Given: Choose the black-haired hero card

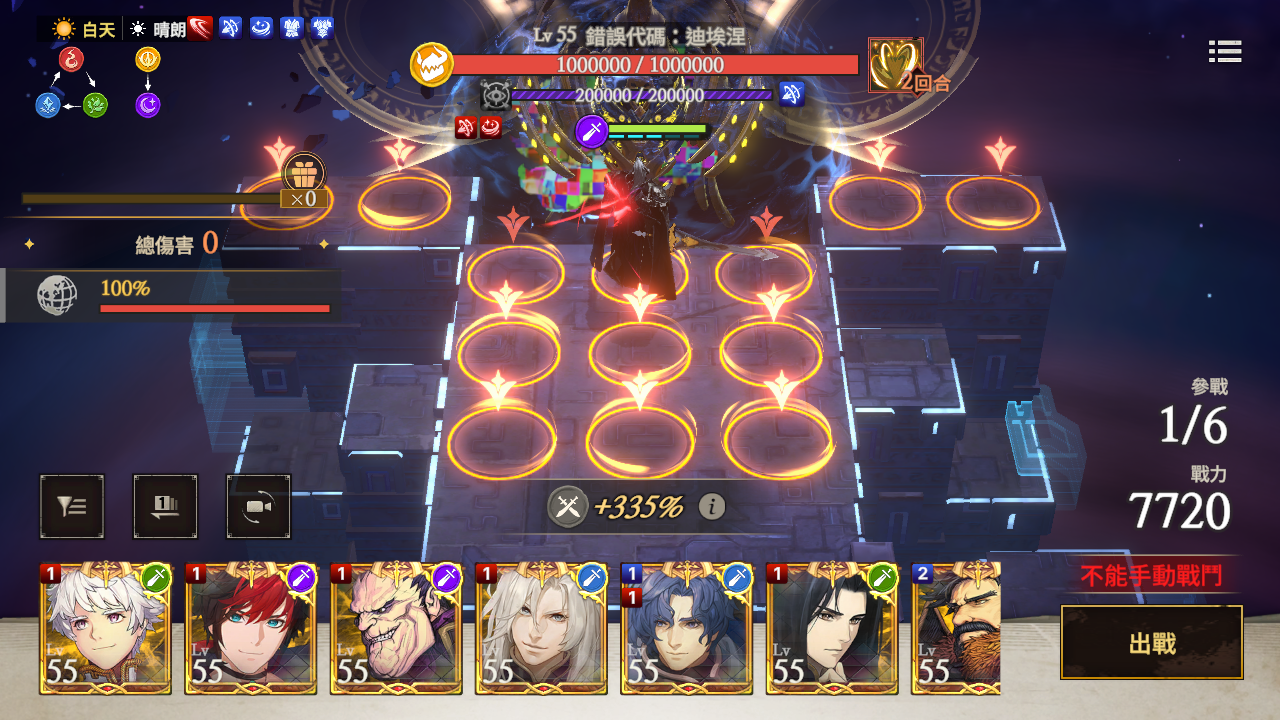Looking at the screenshot, I should 832,628.
